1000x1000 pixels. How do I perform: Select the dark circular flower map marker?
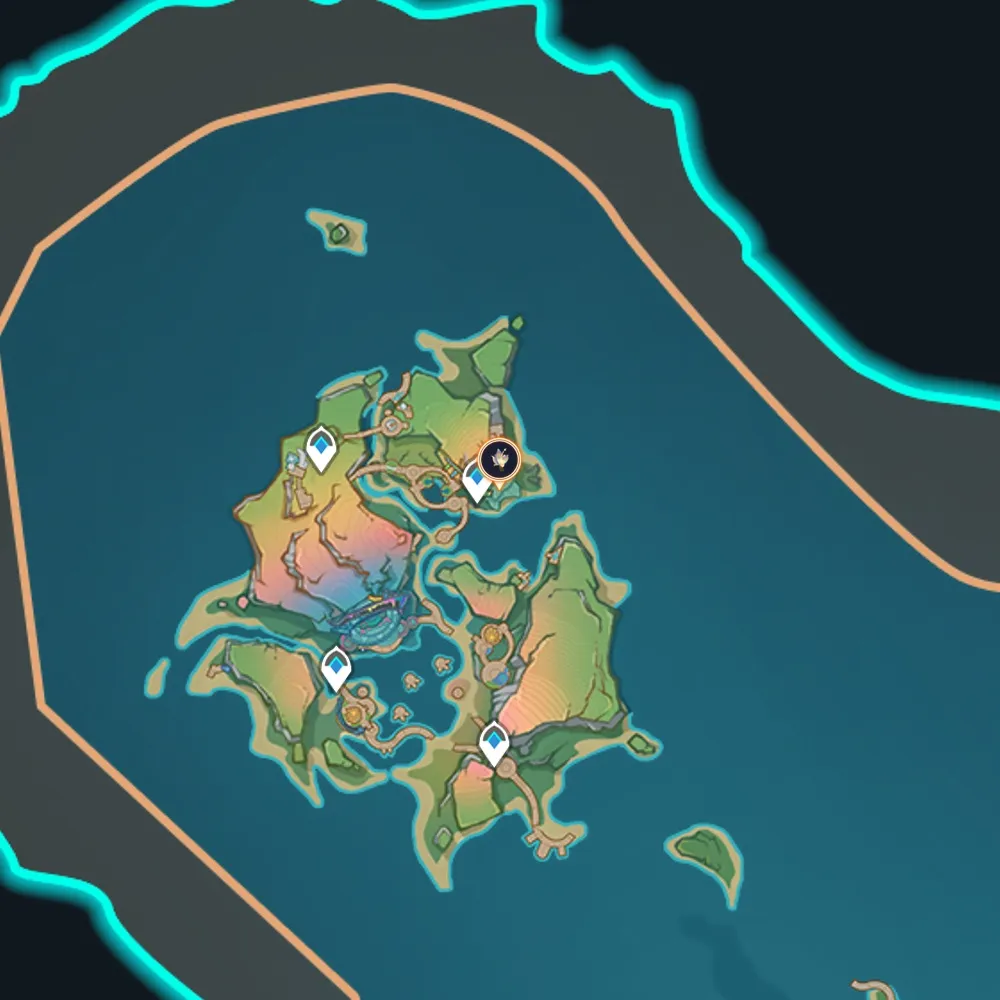pos(499,460)
